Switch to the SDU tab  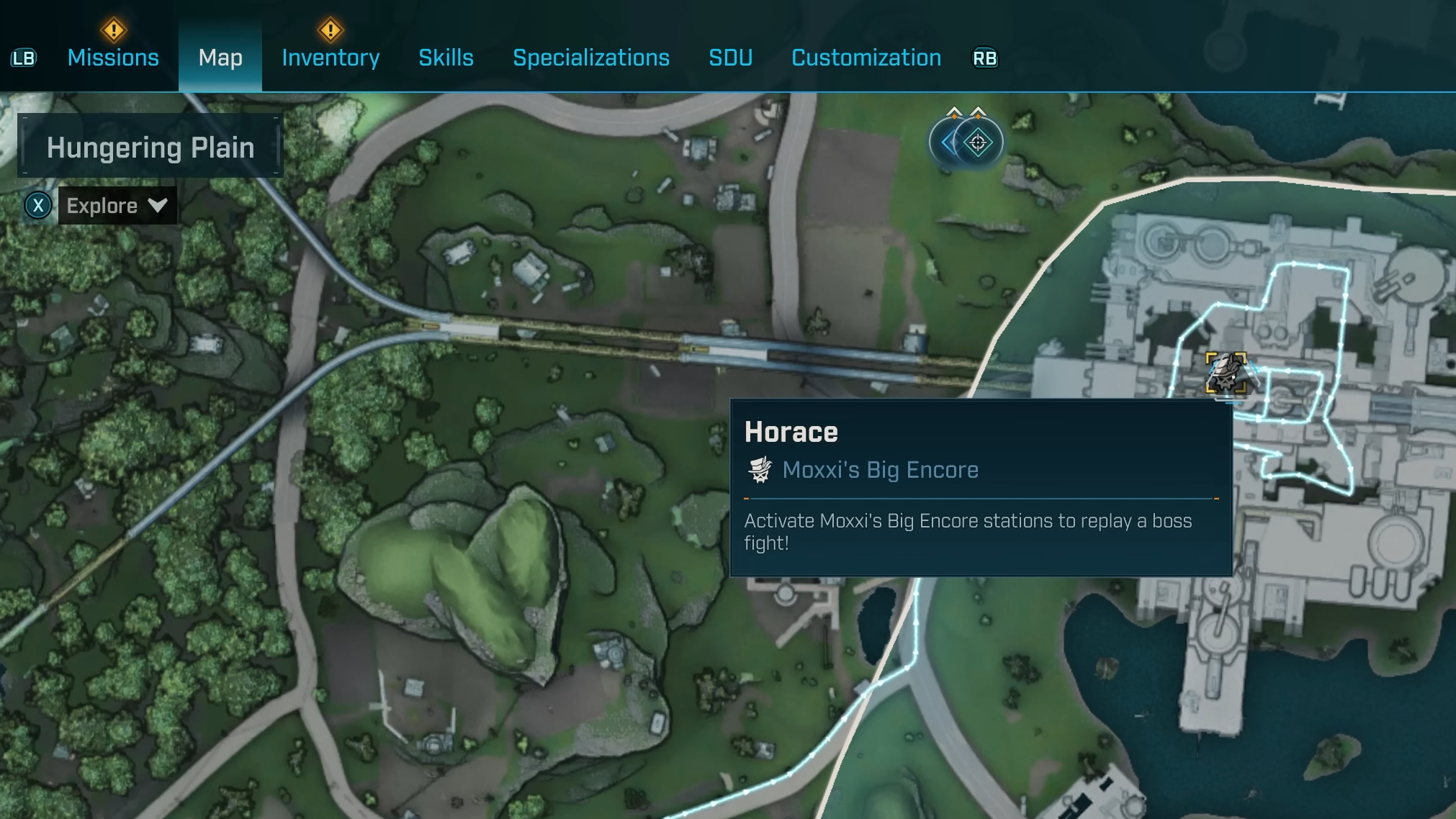pos(730,58)
